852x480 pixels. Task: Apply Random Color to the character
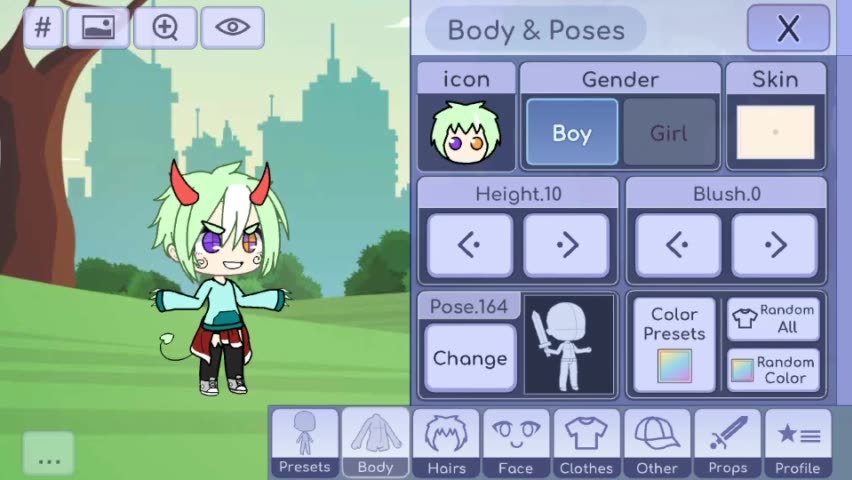point(773,370)
